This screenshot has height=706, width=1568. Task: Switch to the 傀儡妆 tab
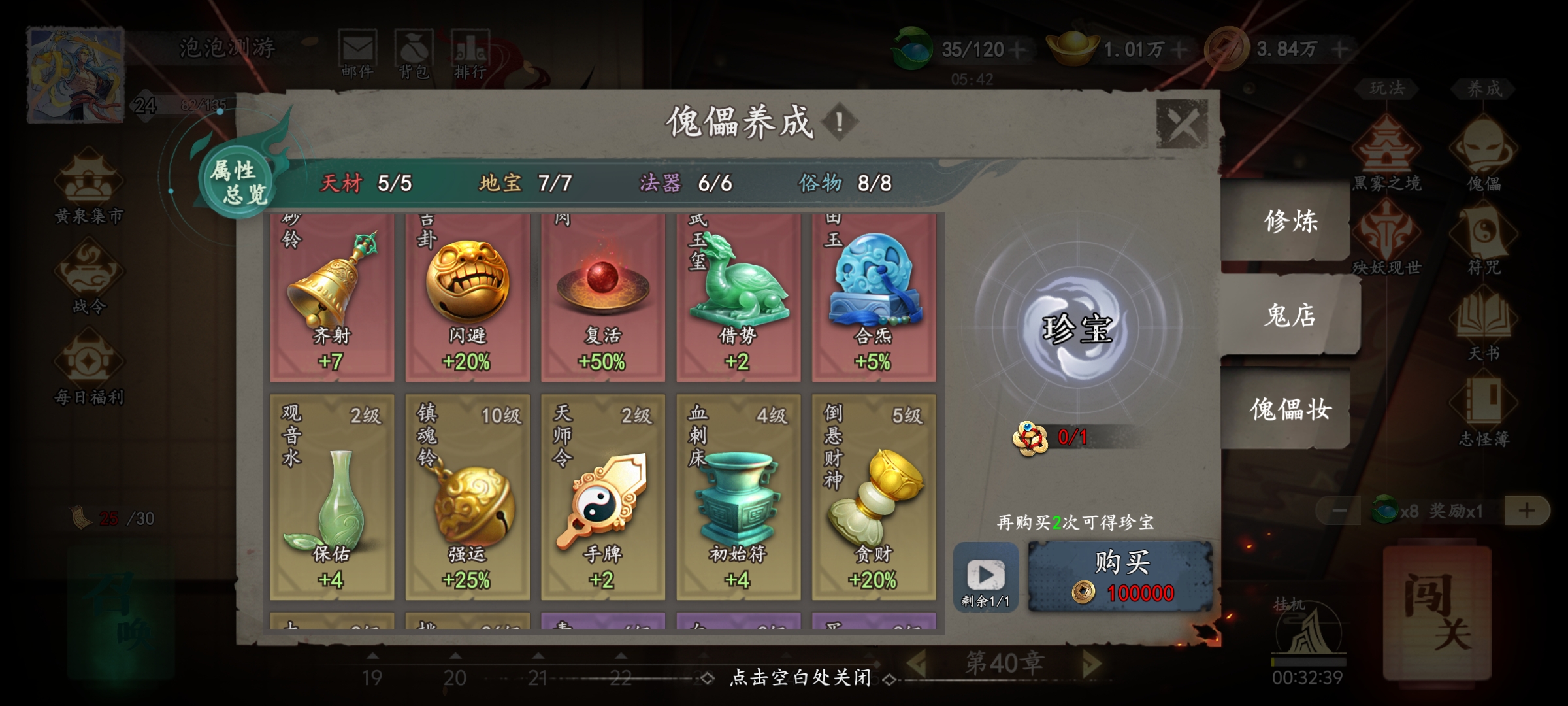pyautogui.click(x=1290, y=410)
